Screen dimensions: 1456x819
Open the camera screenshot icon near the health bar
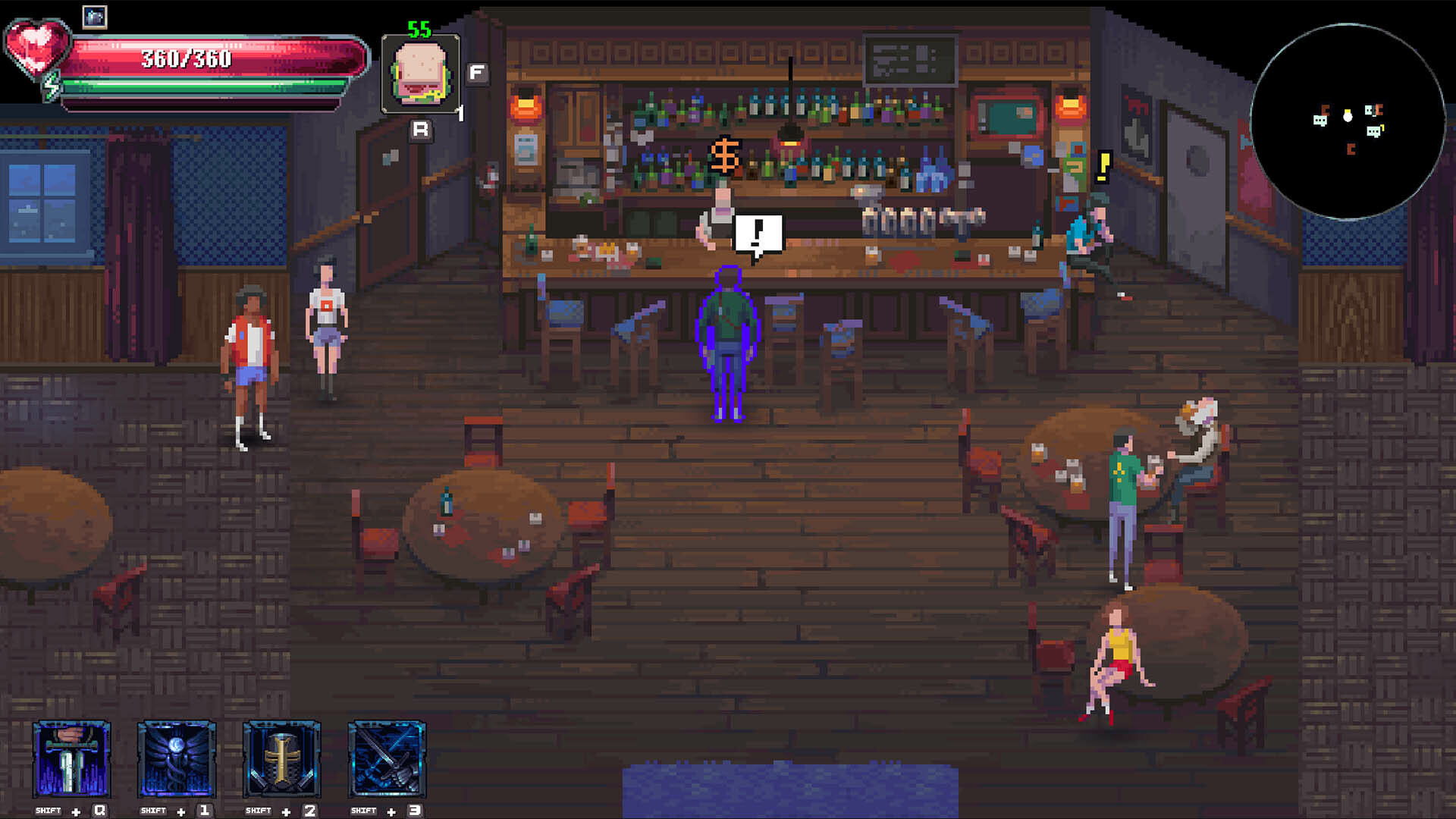tap(96, 17)
